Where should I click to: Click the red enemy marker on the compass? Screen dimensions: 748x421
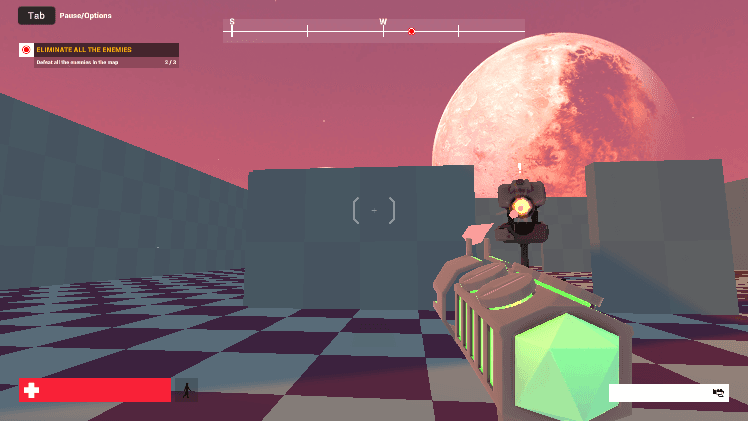pos(411,32)
